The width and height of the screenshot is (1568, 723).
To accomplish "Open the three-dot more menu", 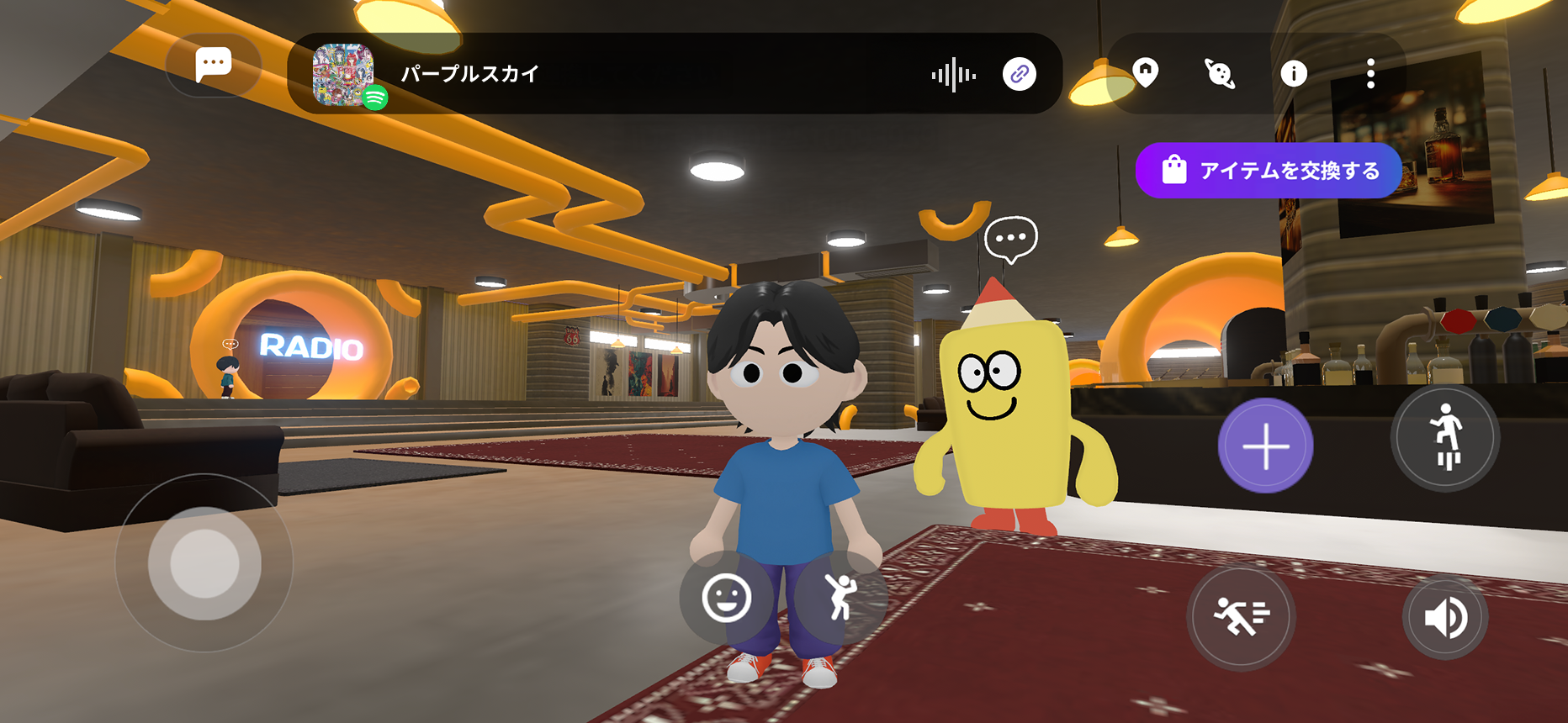I will coord(1370,74).
